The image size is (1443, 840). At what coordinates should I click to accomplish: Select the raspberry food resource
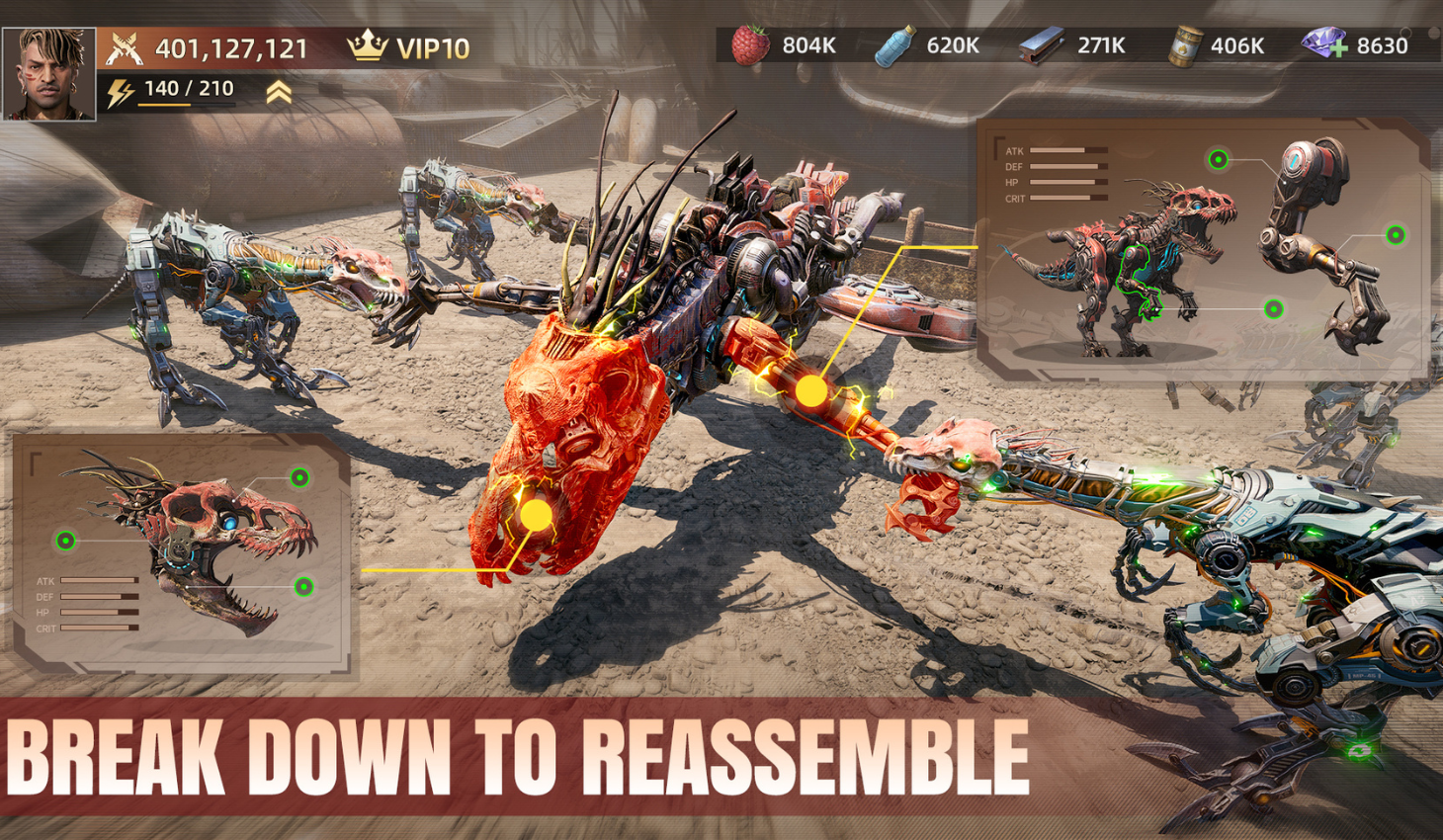[x=750, y=45]
